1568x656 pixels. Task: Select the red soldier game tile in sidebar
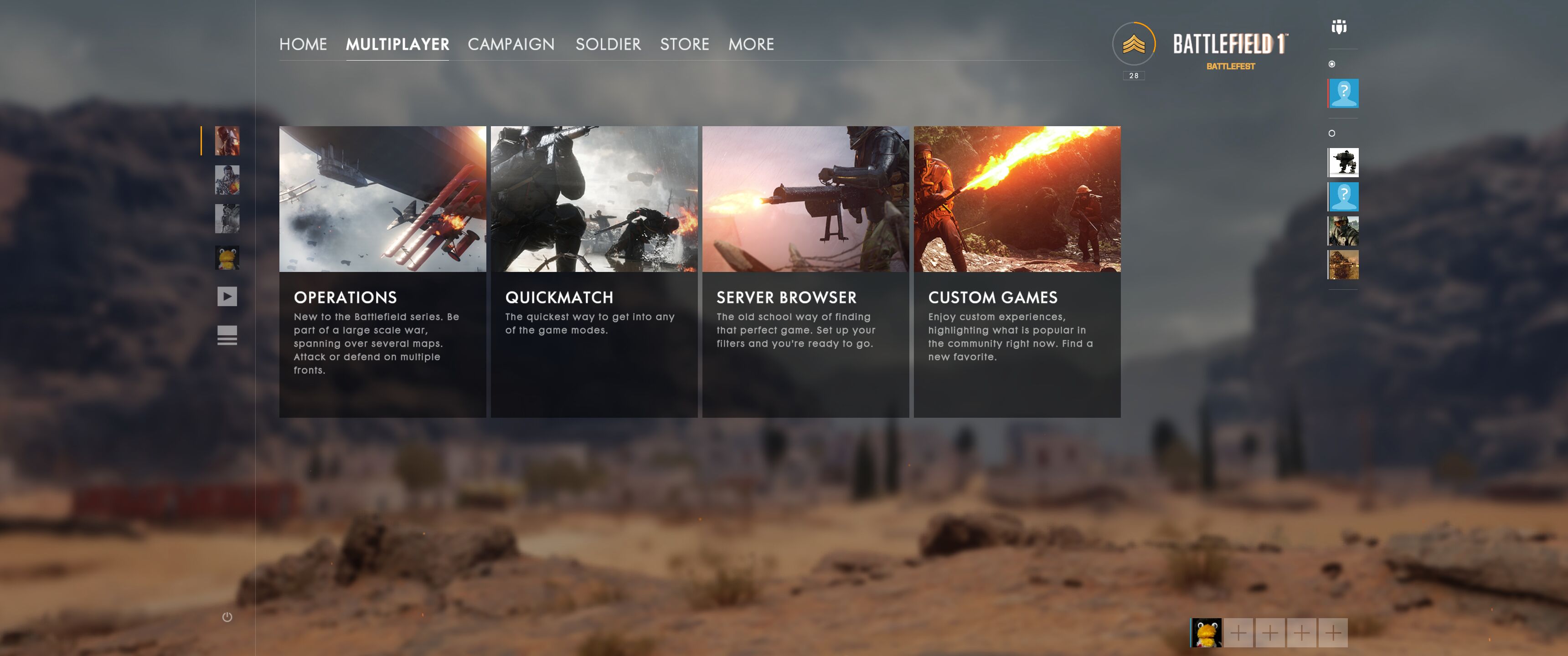(227, 141)
